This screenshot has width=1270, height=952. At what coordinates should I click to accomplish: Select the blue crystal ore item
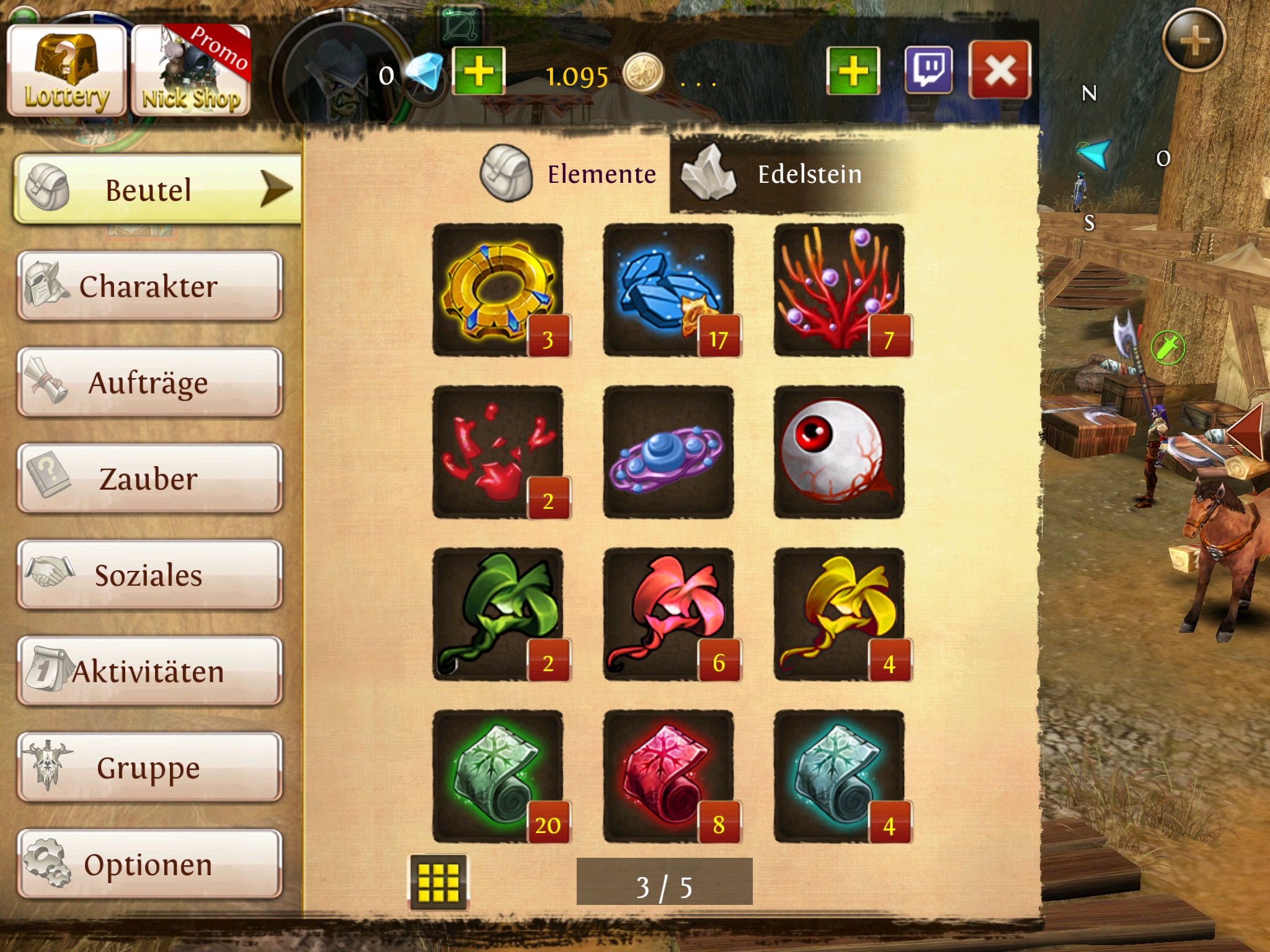click(668, 290)
